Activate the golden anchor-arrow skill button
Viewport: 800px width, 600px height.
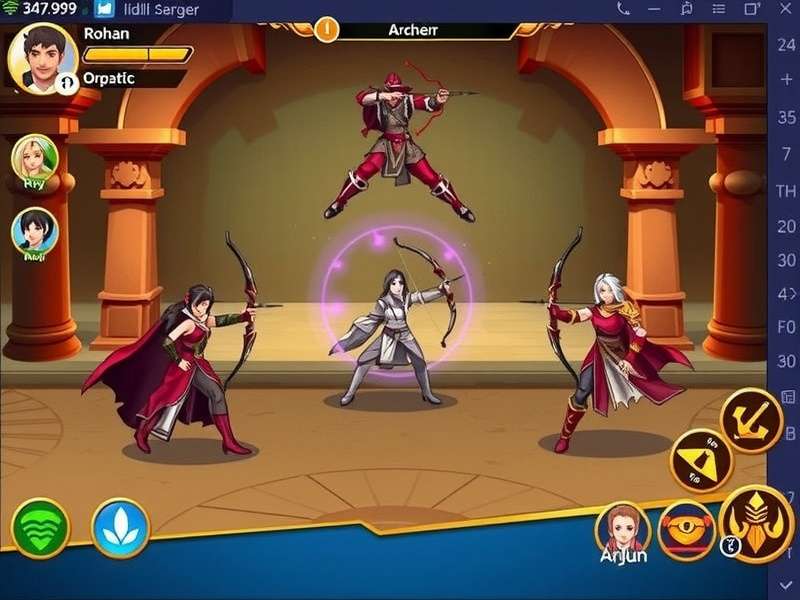pyautogui.click(x=751, y=417)
